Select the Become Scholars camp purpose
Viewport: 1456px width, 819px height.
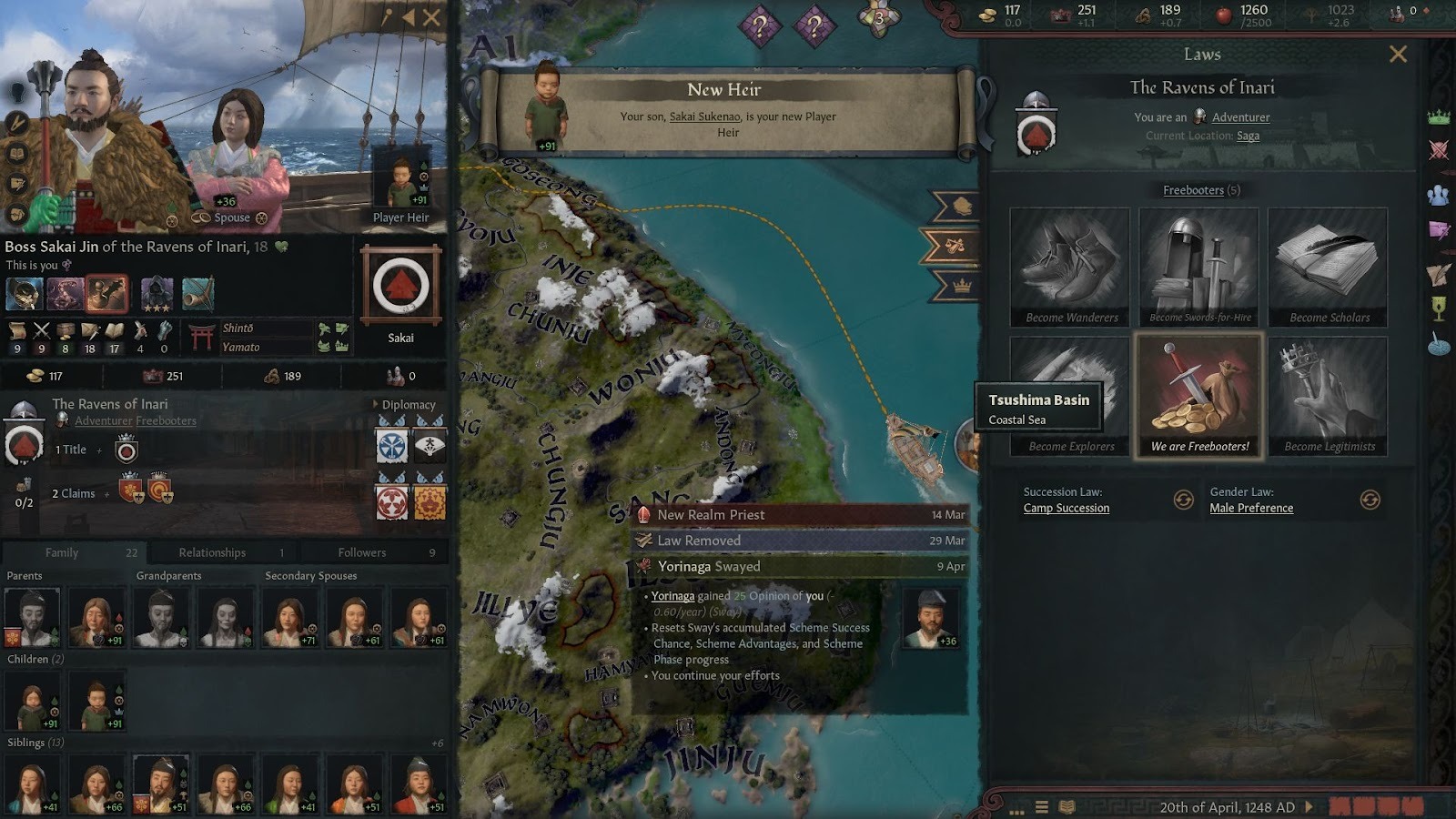pyautogui.click(x=1327, y=264)
